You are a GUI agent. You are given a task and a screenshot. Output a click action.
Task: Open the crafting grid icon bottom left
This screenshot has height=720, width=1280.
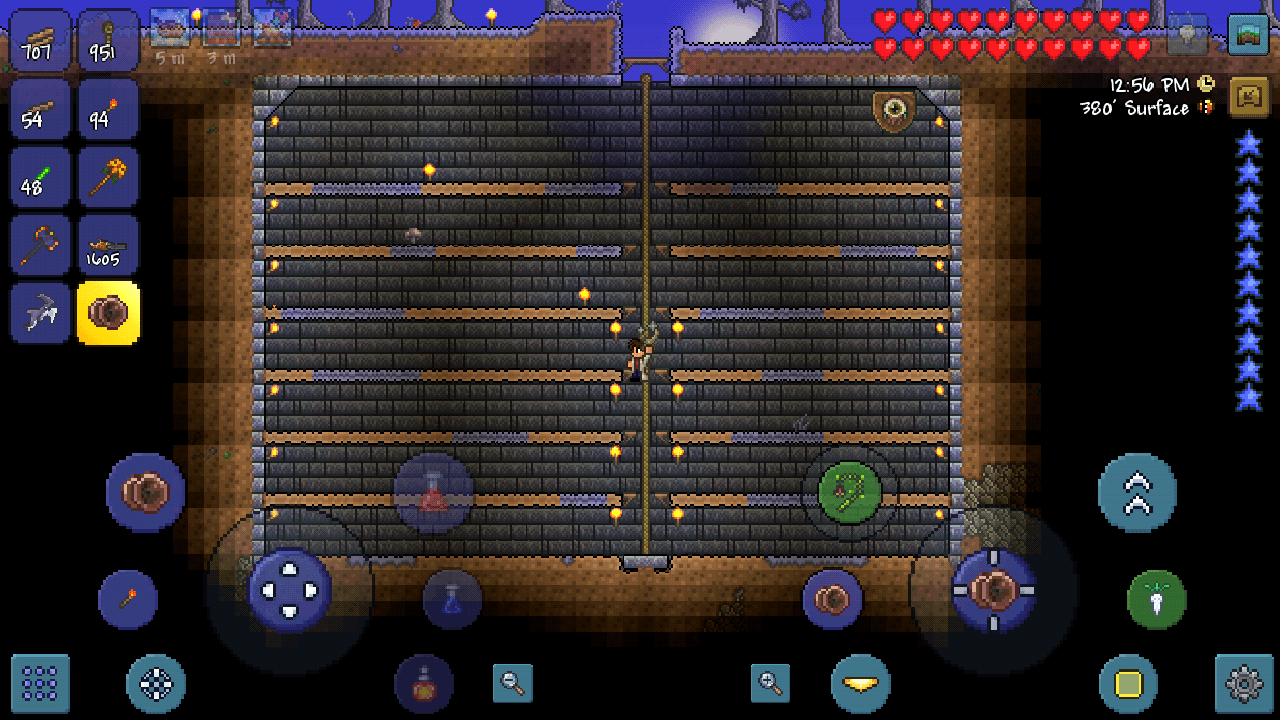tap(40, 683)
